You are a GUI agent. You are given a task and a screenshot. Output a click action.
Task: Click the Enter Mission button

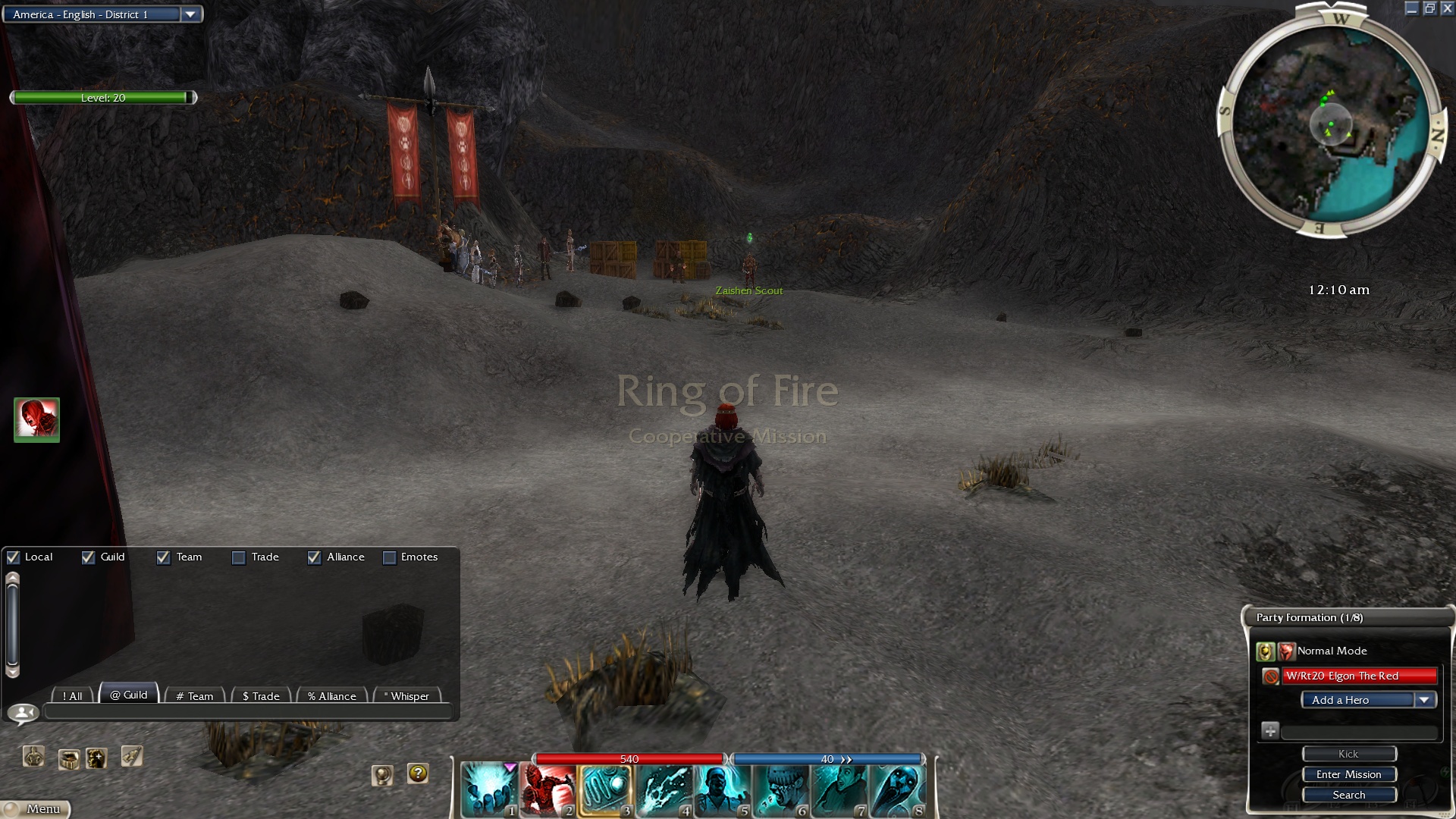[1348, 774]
